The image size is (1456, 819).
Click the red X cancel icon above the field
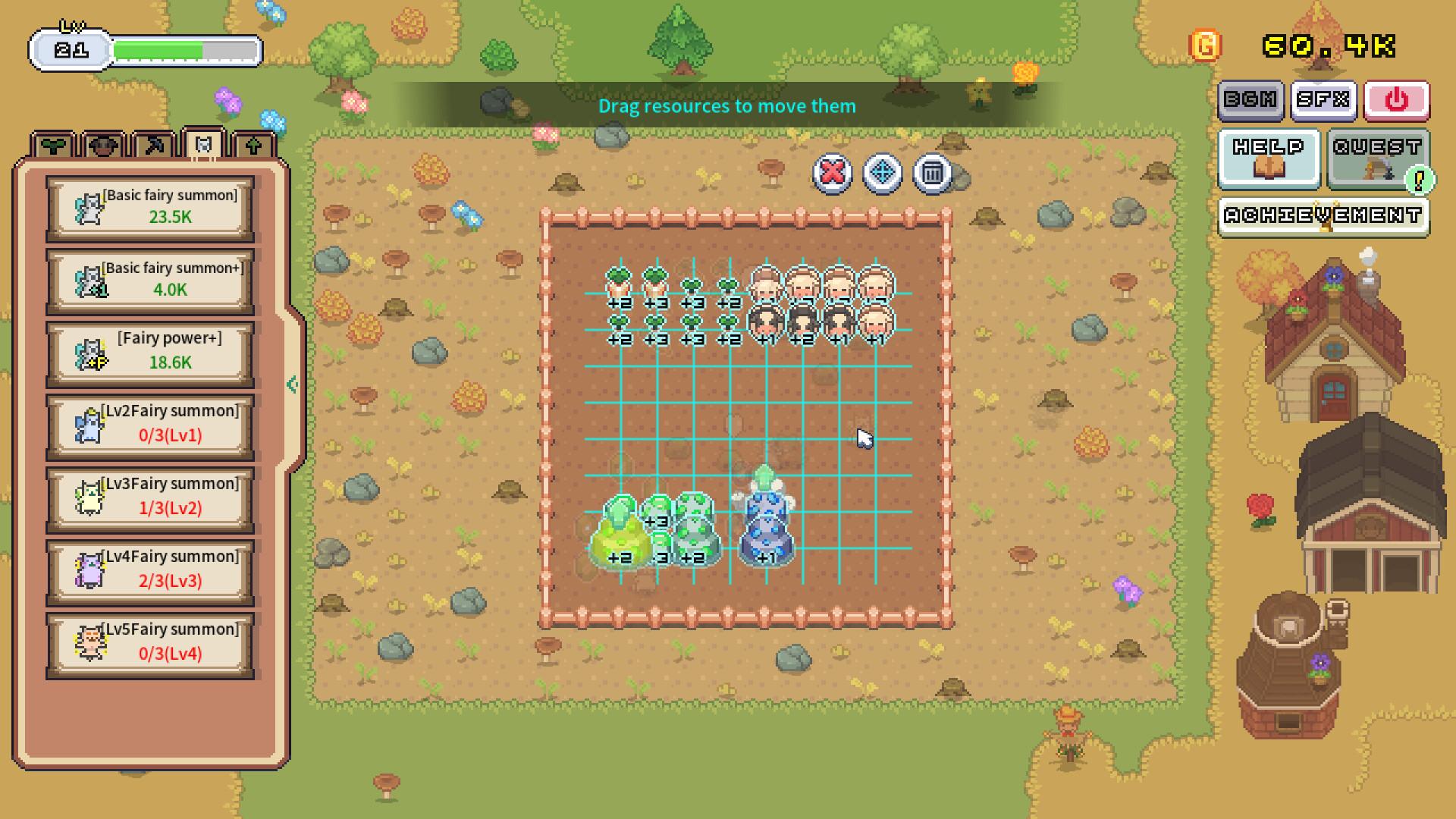(832, 173)
